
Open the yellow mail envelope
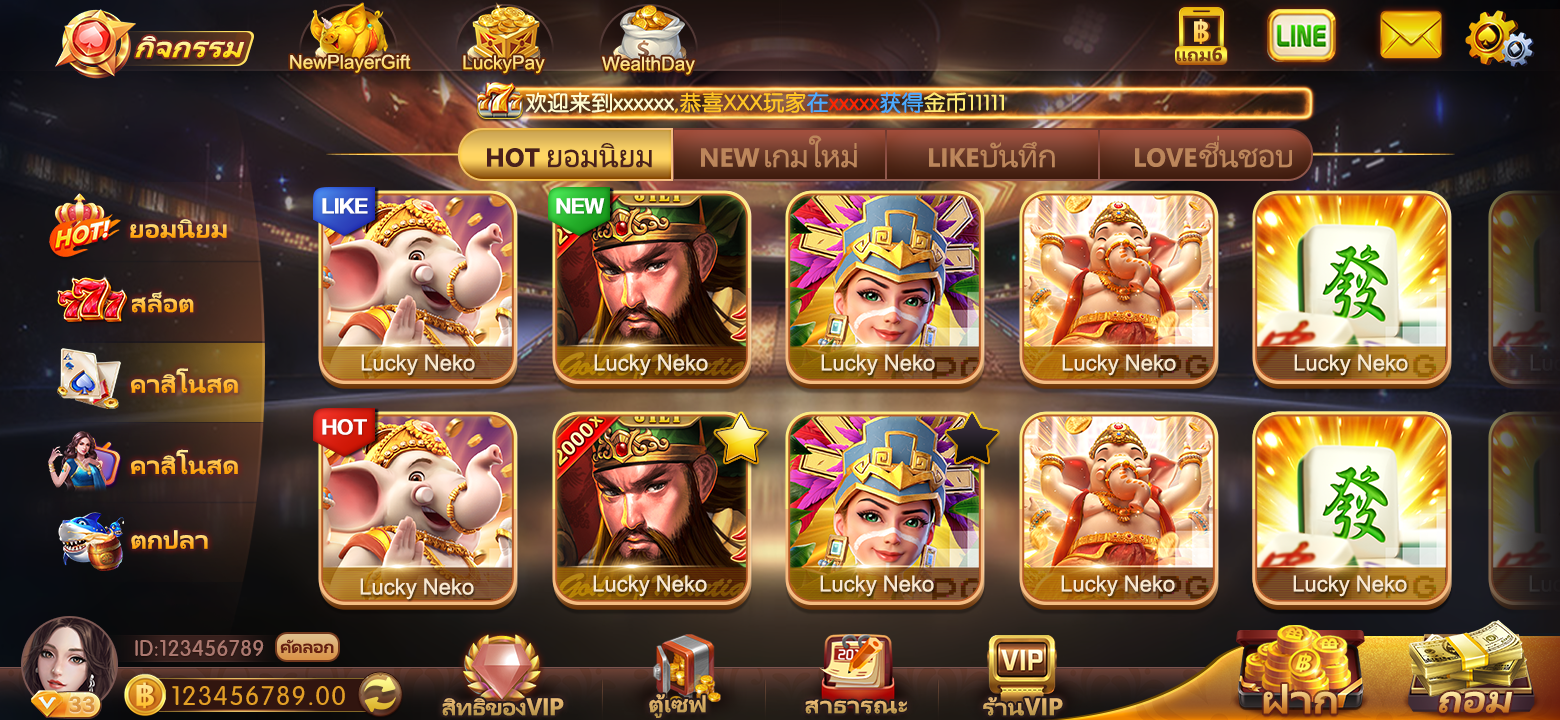coord(1410,36)
